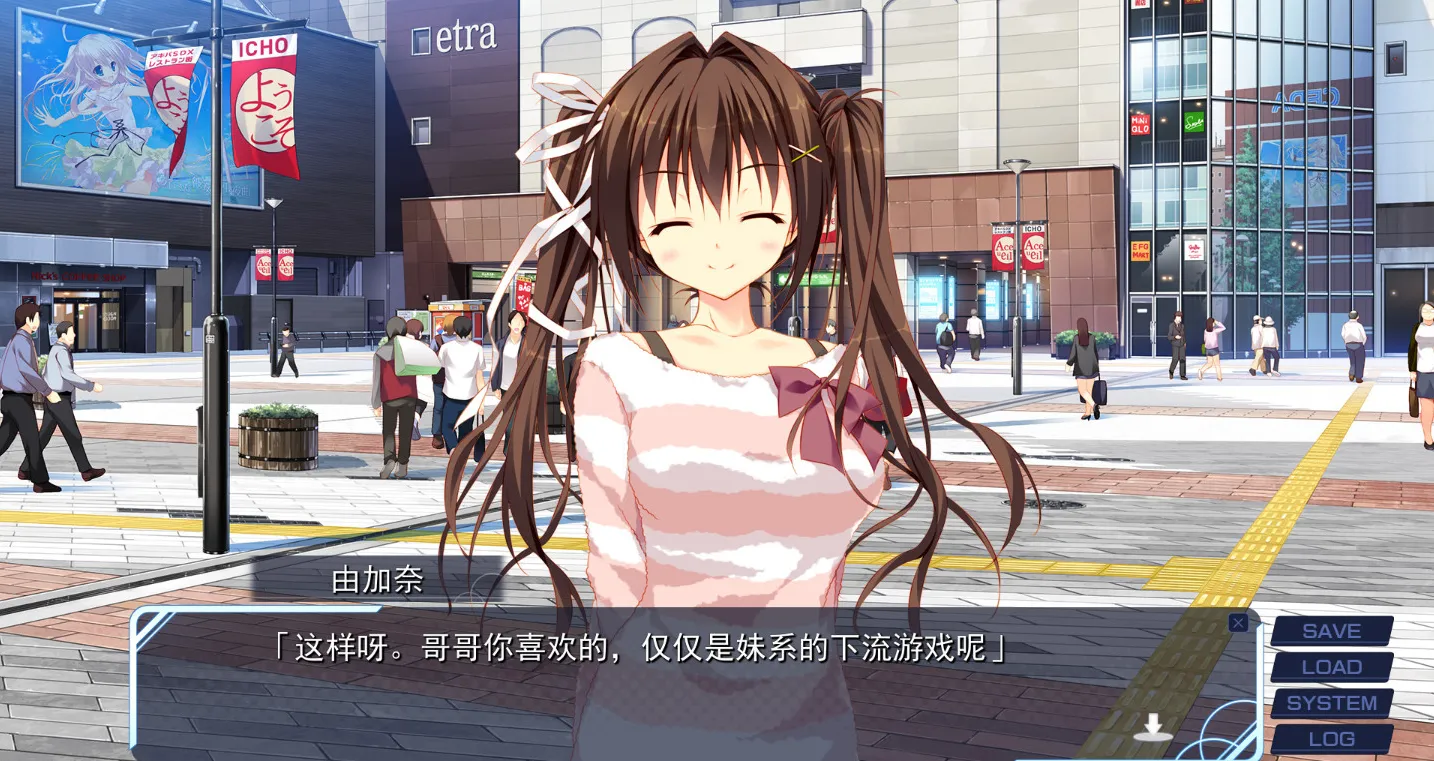Open the SAVE menu
The image size is (1434, 761).
[1331, 631]
